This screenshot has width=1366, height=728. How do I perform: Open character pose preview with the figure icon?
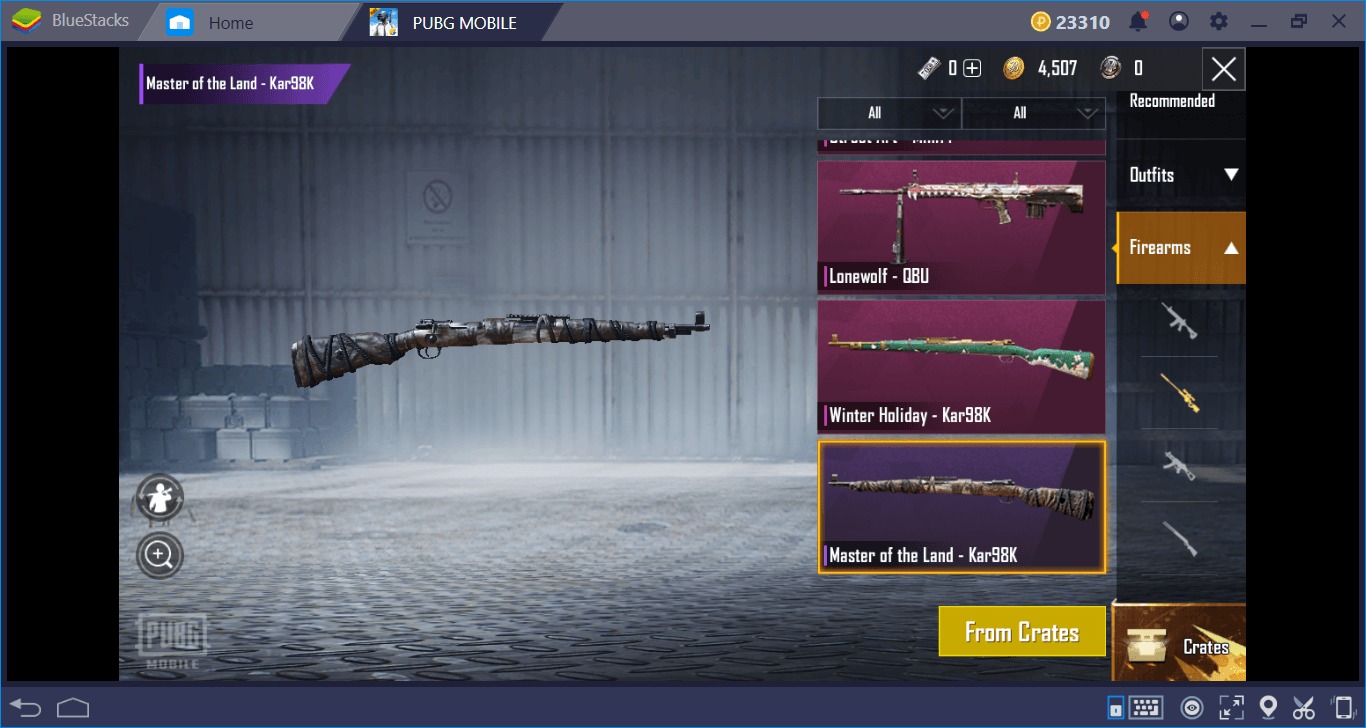pos(159,497)
